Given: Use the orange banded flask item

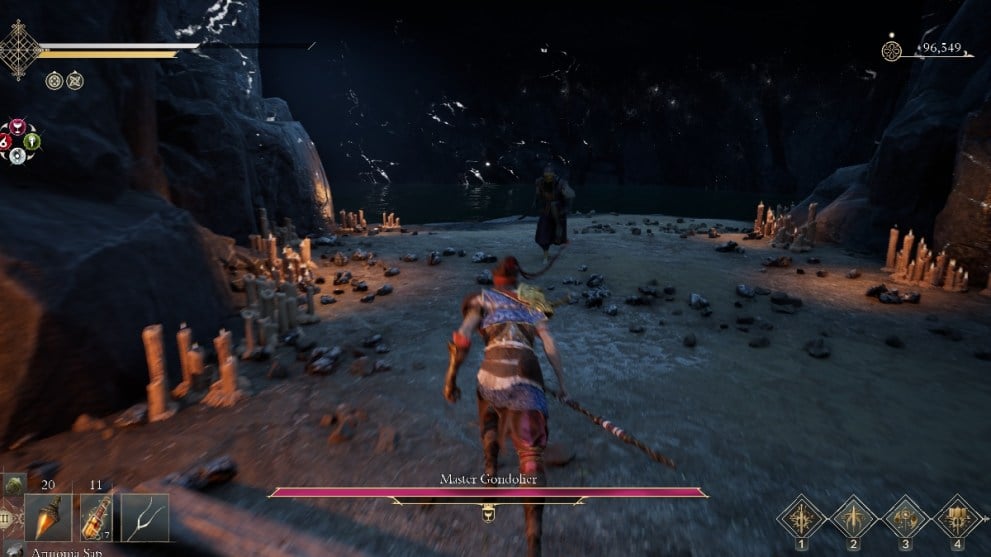Looking at the screenshot, I should click(96, 517).
